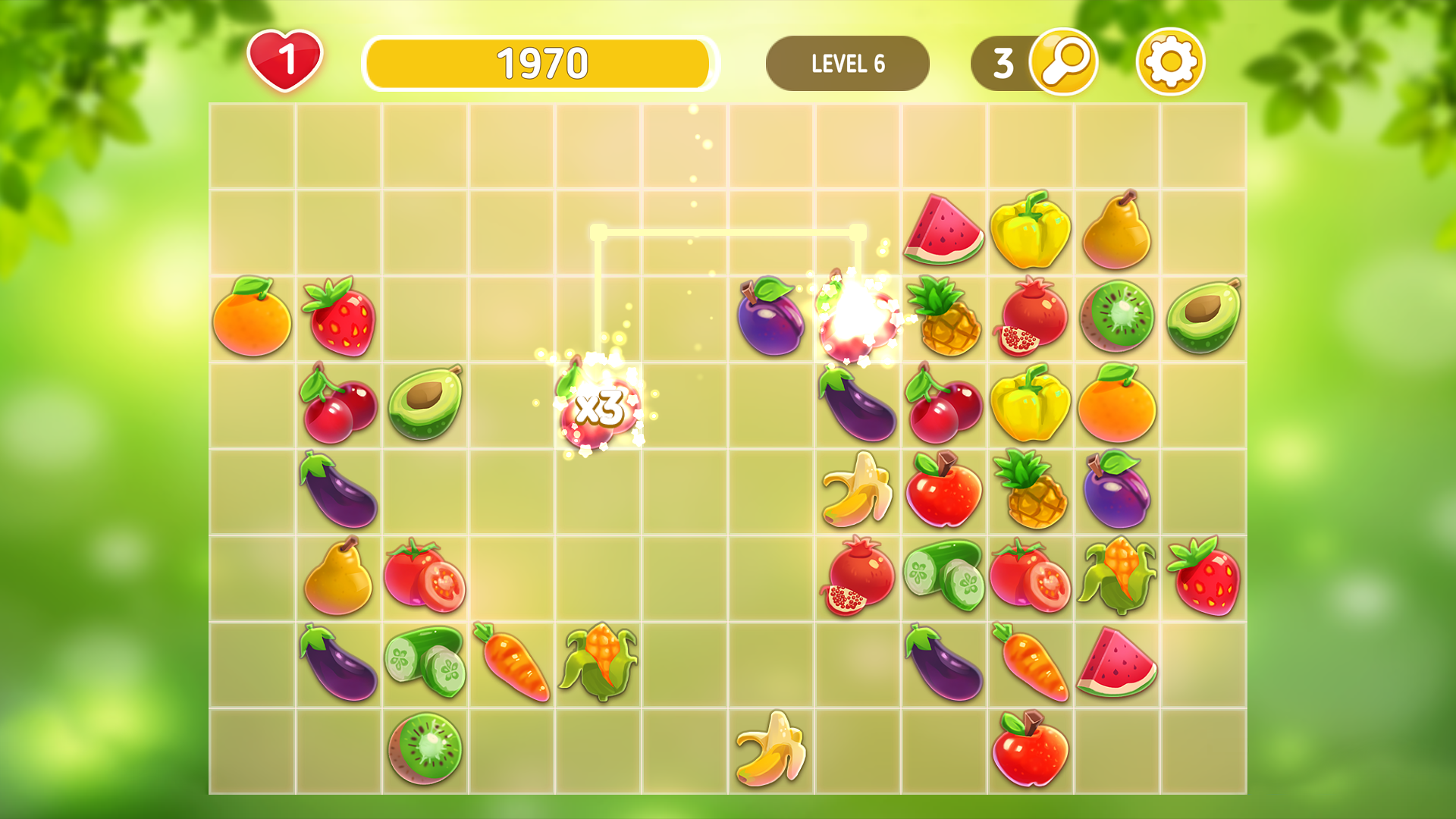Pick the kiwi tile next to the avocado
The image size is (1456, 819).
coord(1116,317)
